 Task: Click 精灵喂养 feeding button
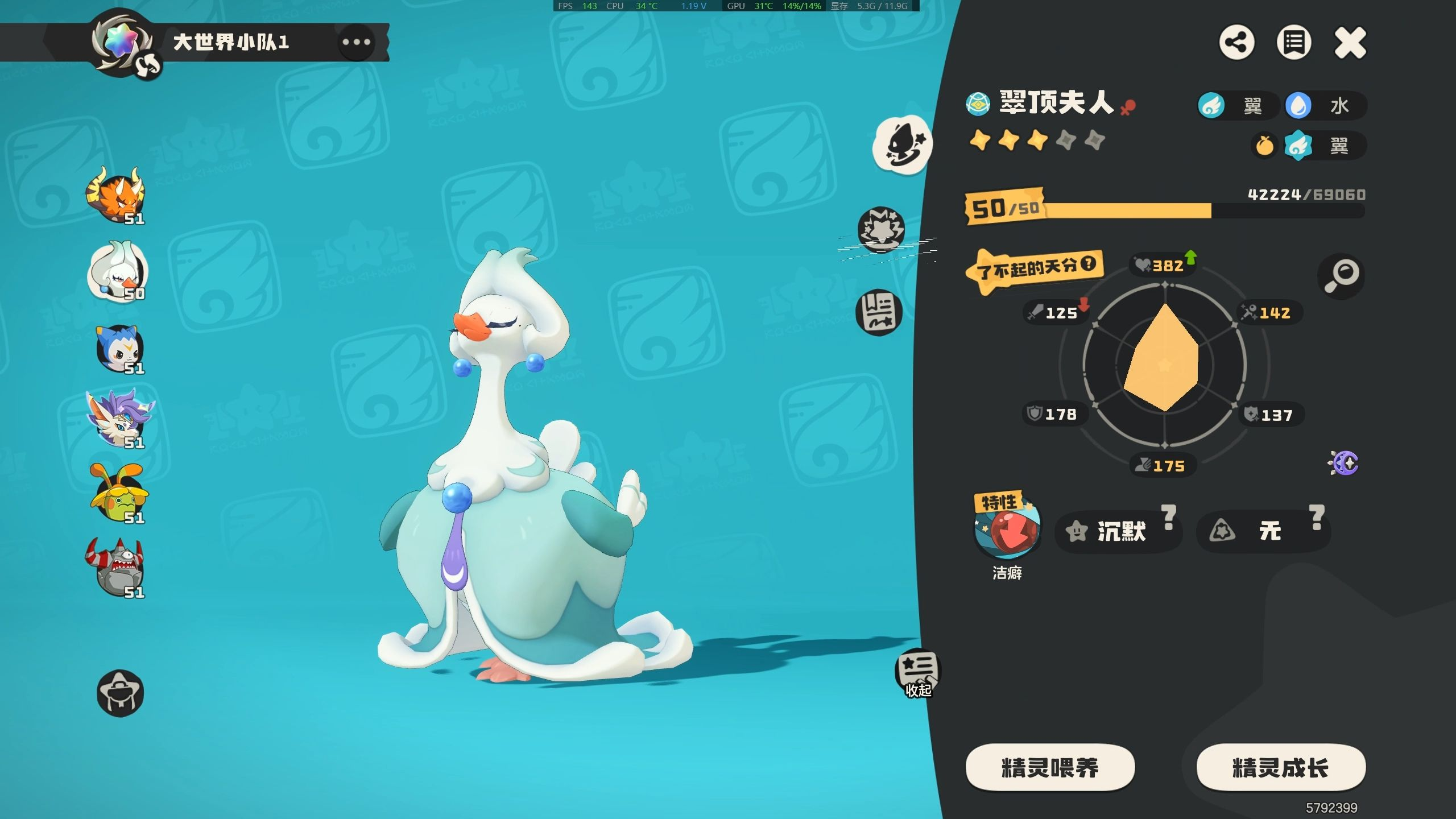coord(1050,768)
